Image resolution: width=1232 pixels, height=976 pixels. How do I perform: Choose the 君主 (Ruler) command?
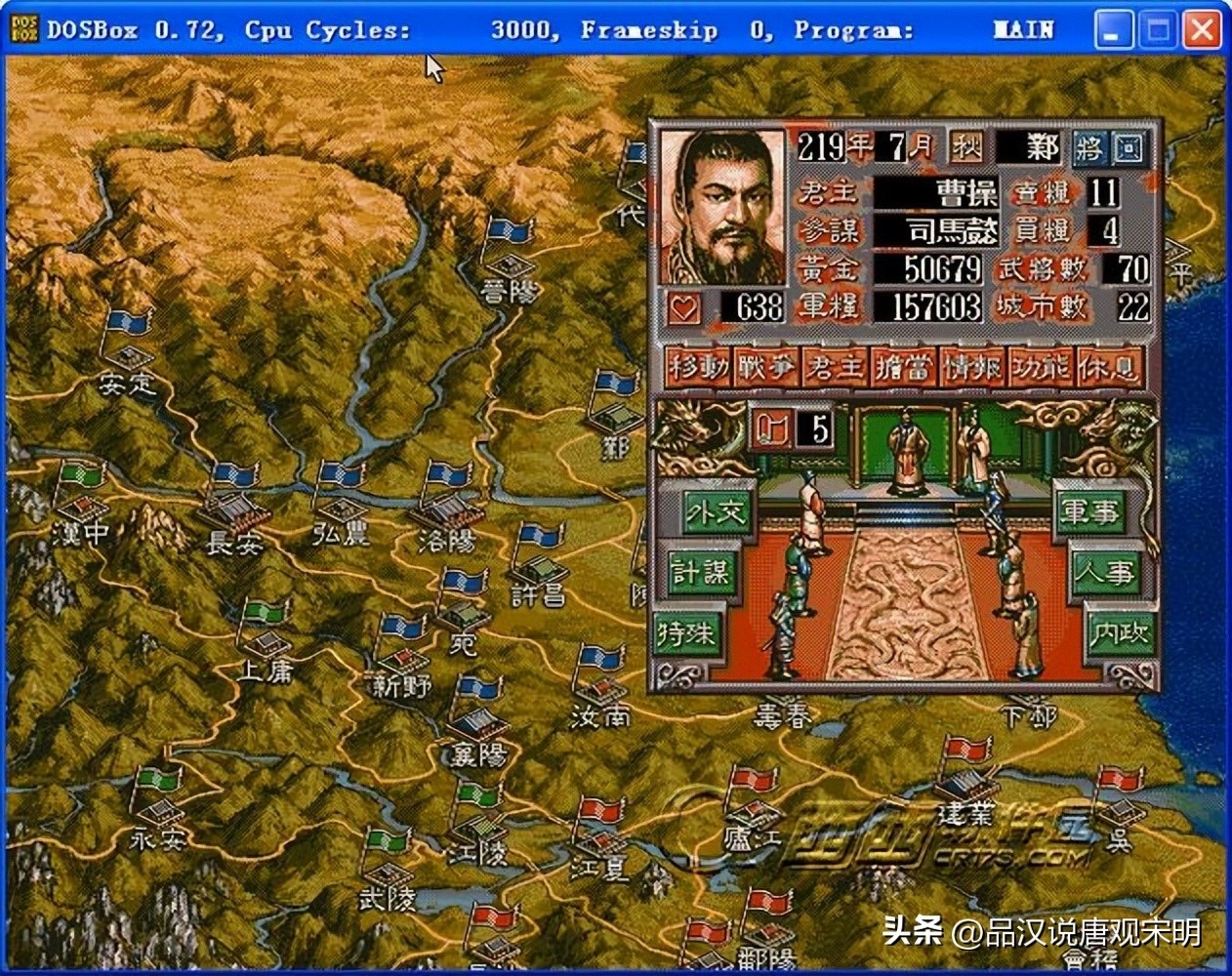[836, 367]
